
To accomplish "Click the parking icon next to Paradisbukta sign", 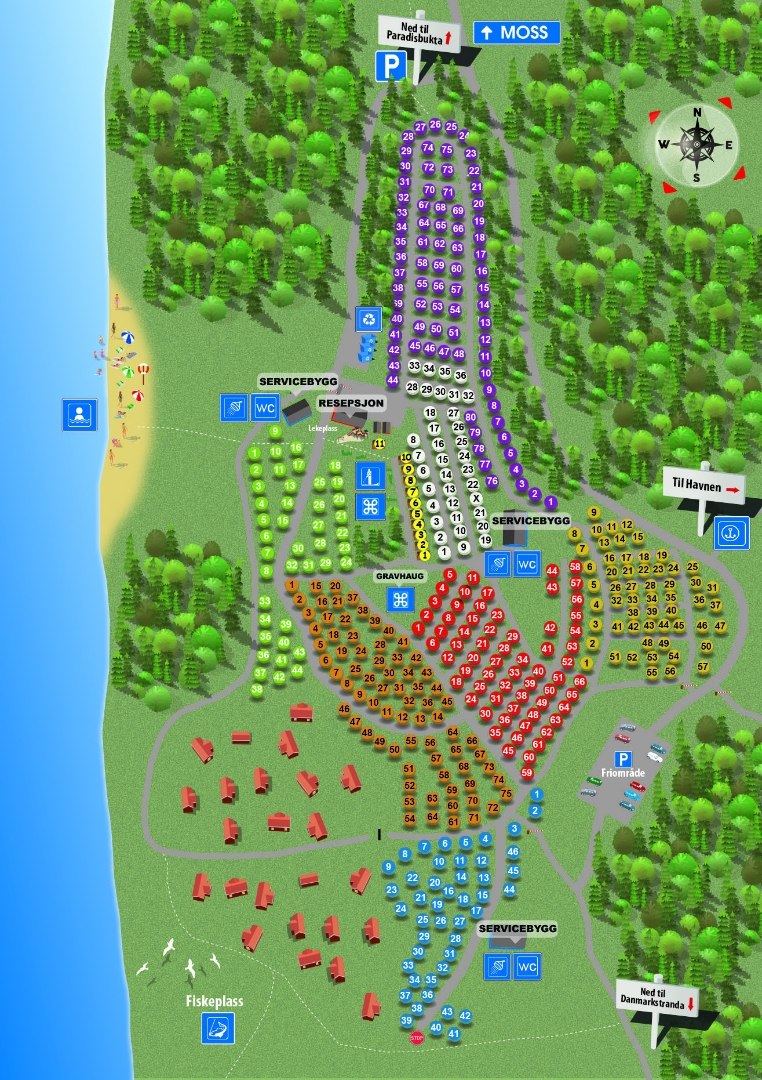I will 390,67.
